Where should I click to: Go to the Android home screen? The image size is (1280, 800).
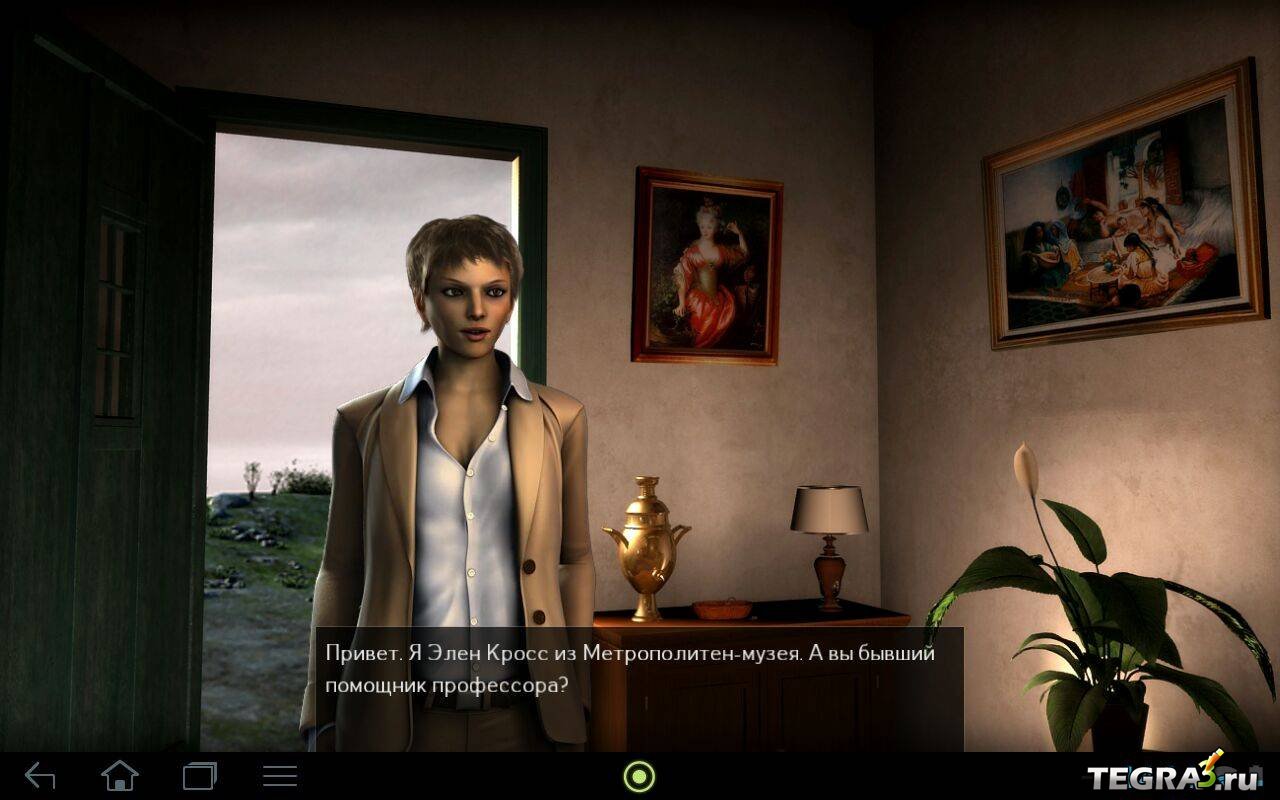pyautogui.click(x=120, y=776)
